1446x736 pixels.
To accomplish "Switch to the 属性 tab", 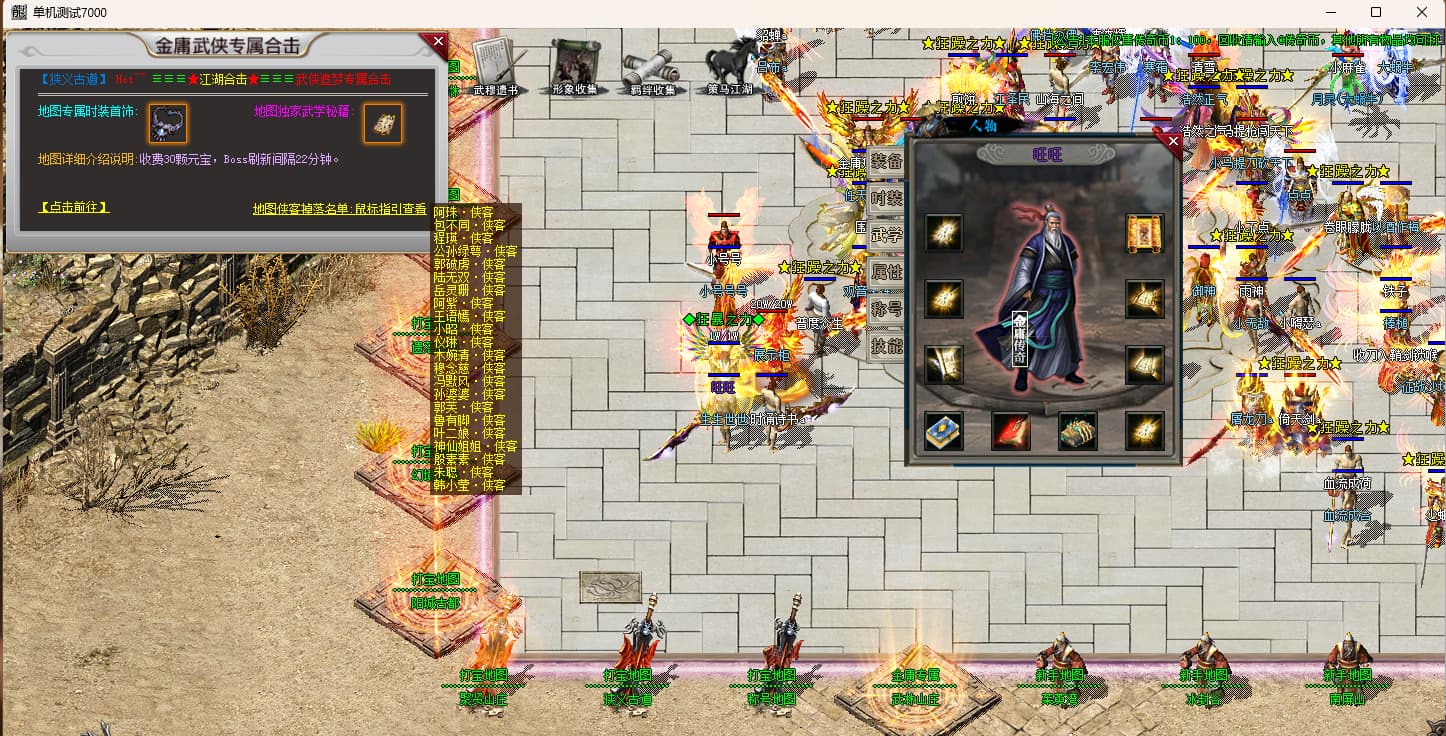I will pyautogui.click(x=887, y=272).
